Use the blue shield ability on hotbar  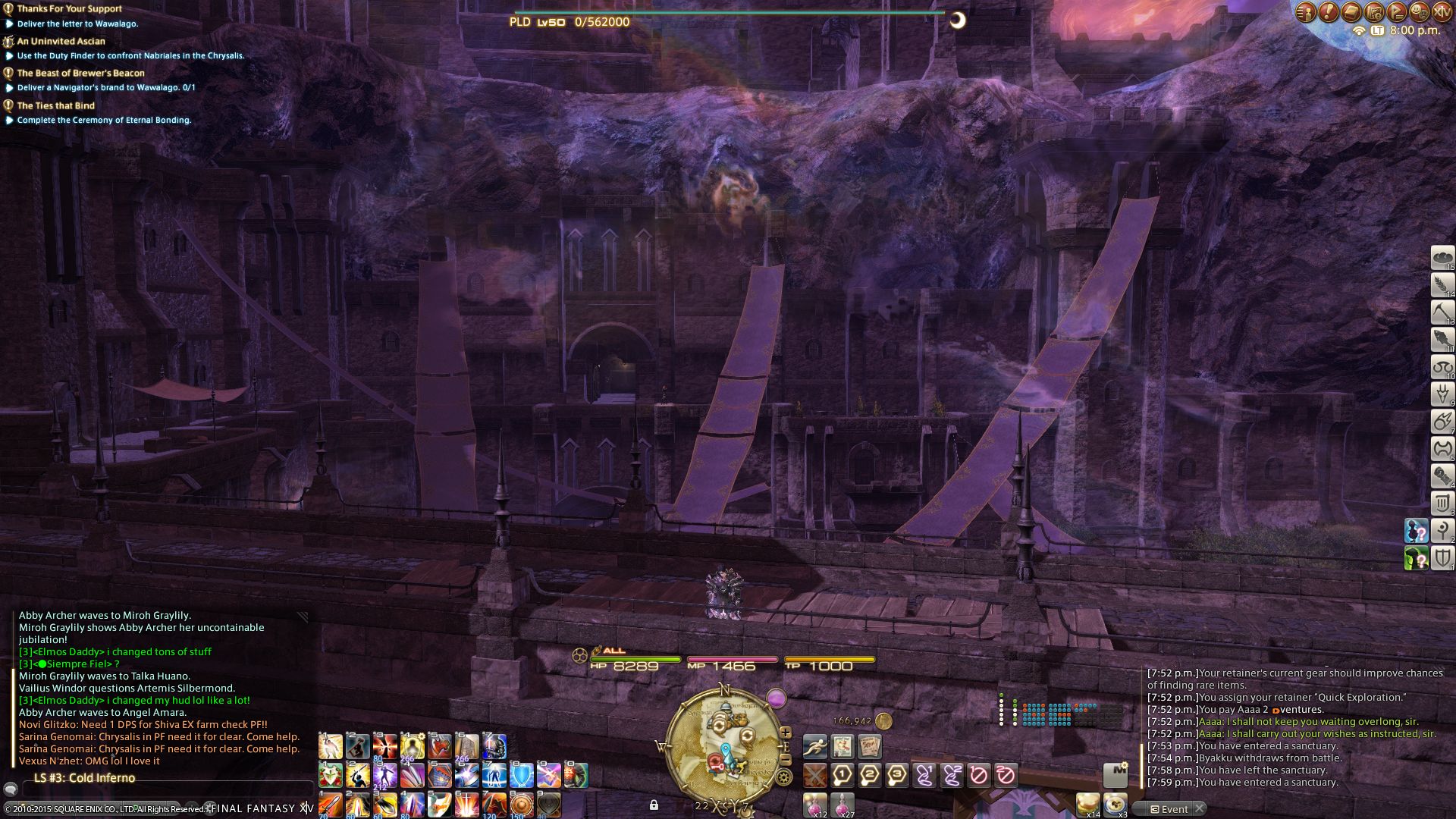click(522, 775)
